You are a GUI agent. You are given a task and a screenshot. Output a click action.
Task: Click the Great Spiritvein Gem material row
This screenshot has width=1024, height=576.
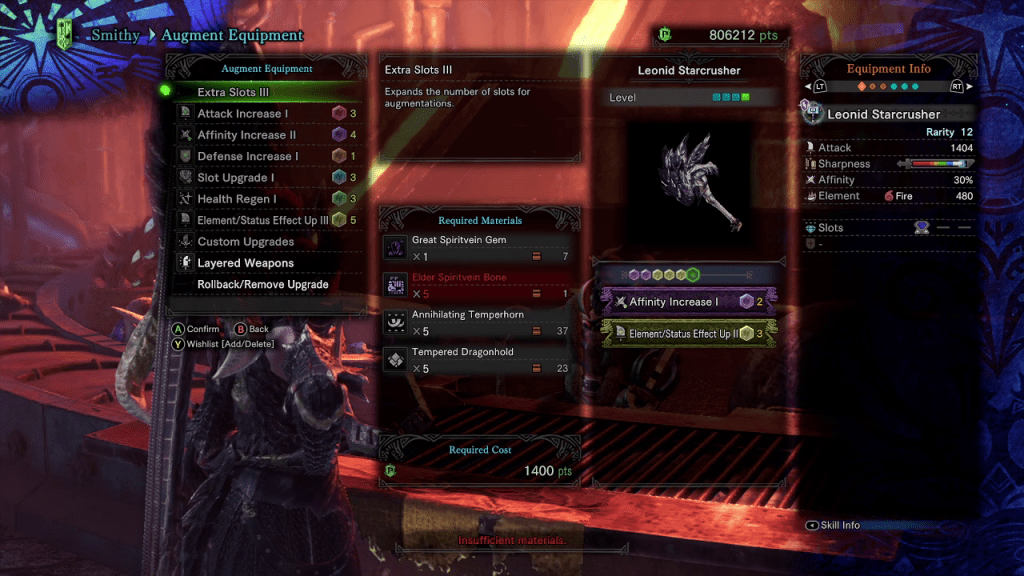(x=478, y=248)
